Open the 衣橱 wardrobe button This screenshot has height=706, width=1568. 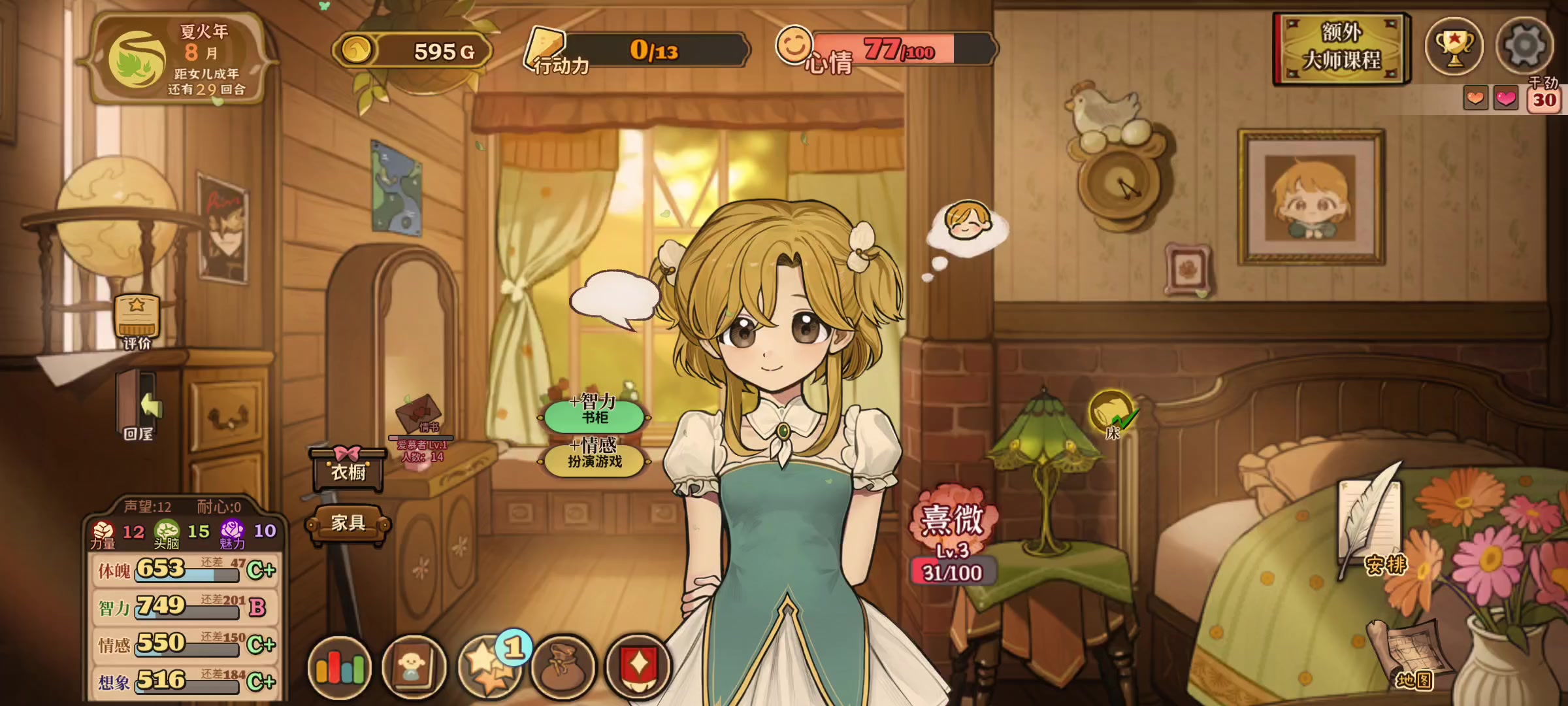coord(348,468)
